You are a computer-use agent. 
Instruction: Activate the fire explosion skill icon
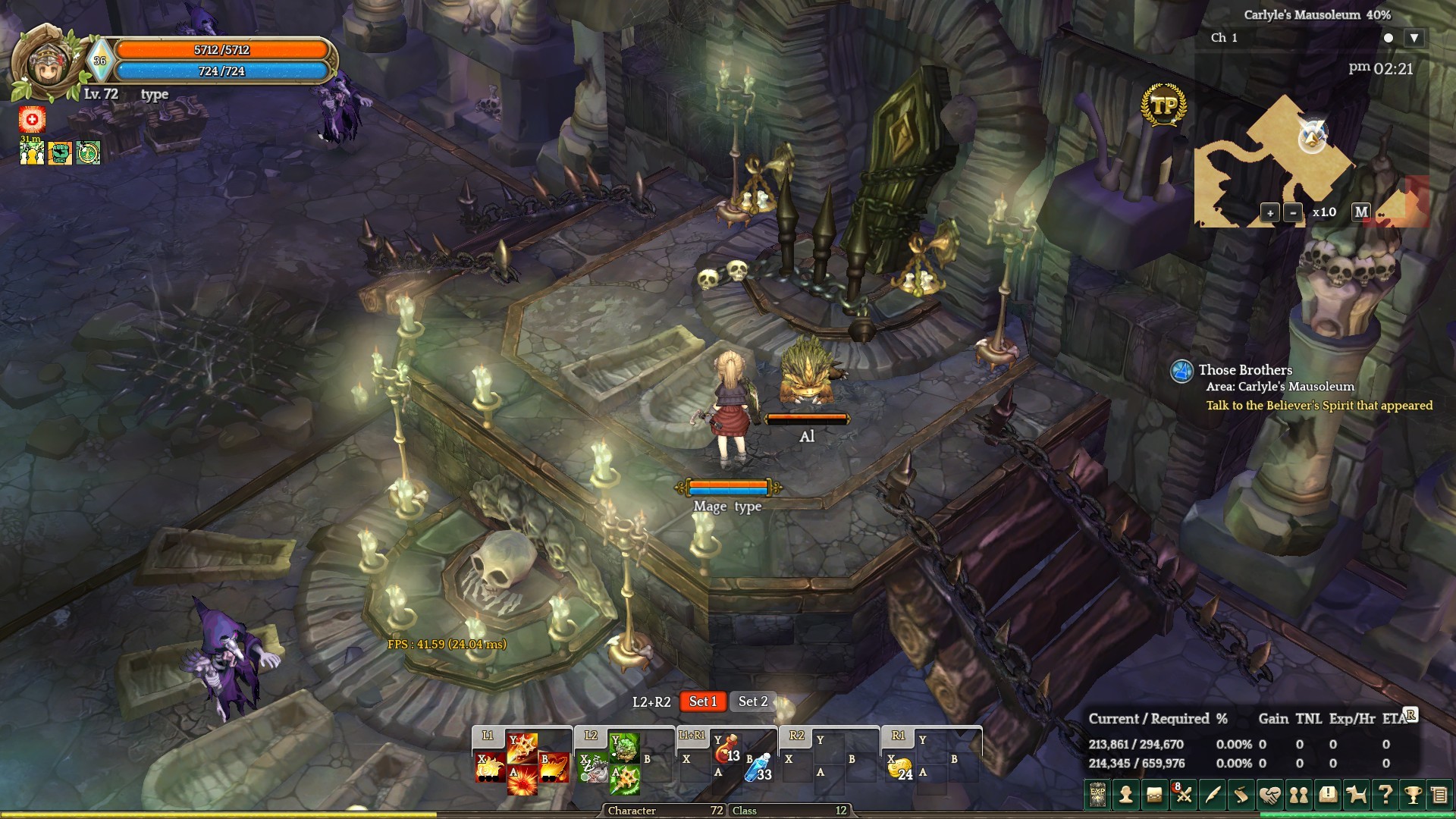[522, 780]
